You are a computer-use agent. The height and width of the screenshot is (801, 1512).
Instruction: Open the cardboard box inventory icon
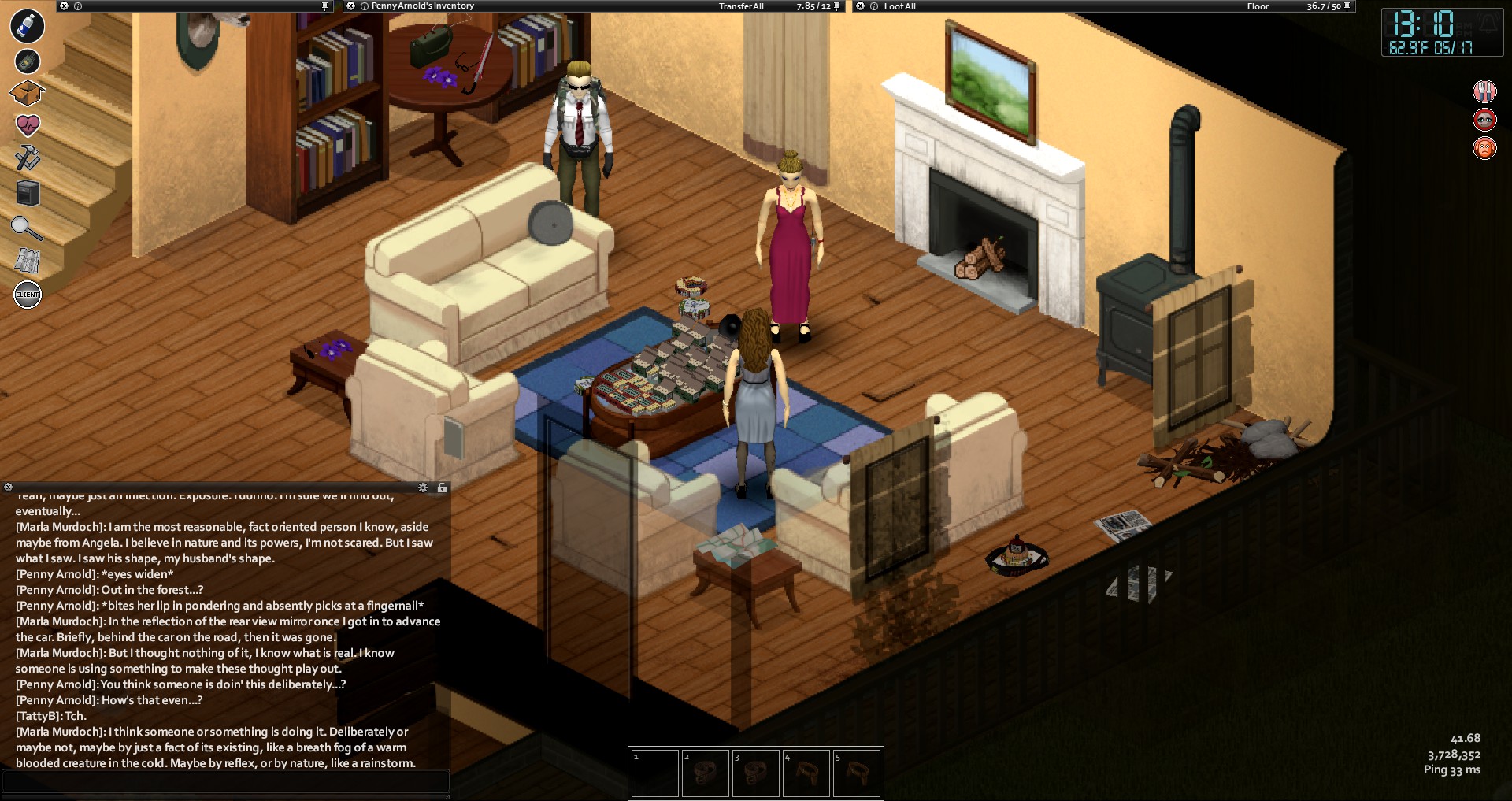(27, 93)
